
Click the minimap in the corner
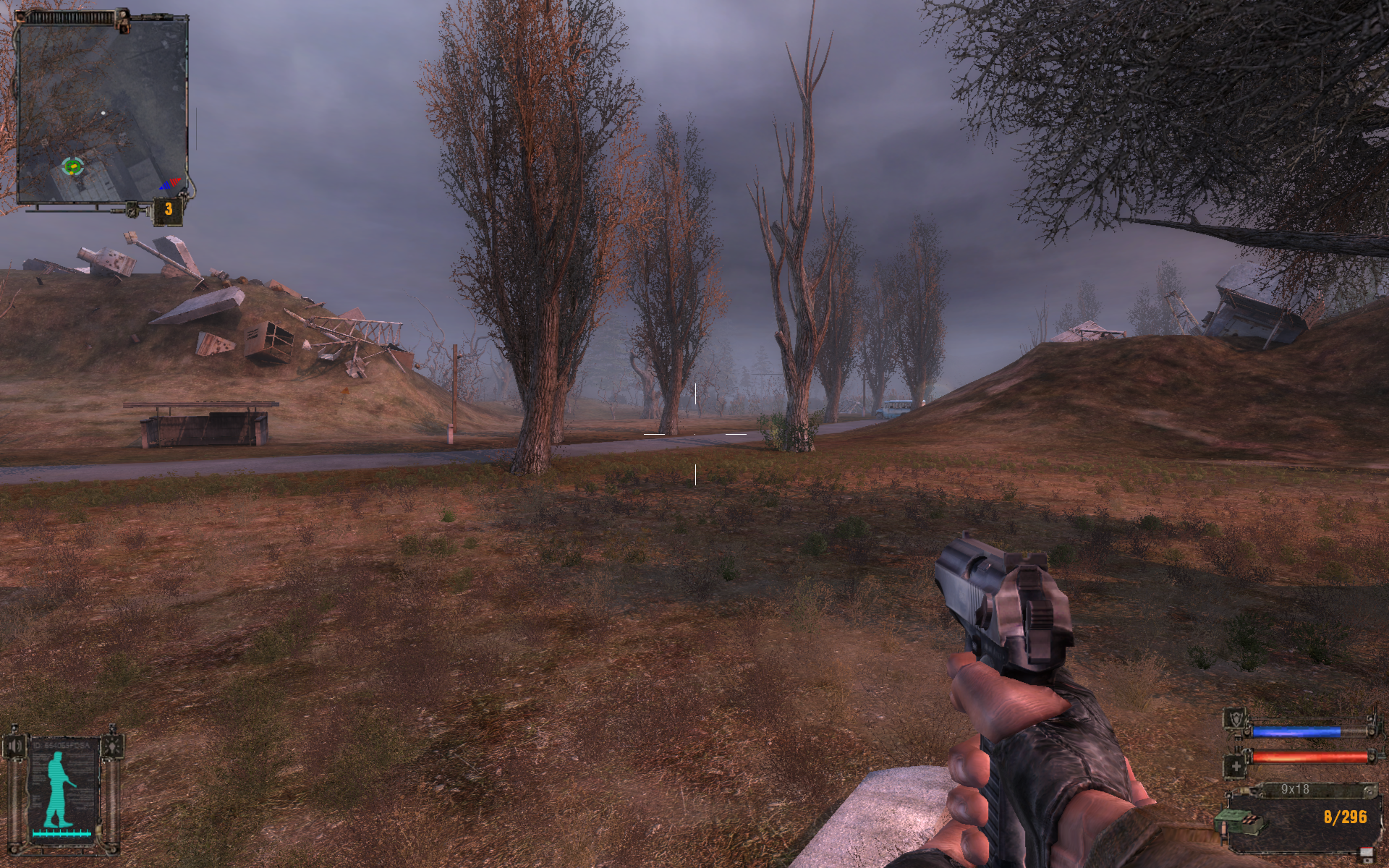[x=101, y=110]
